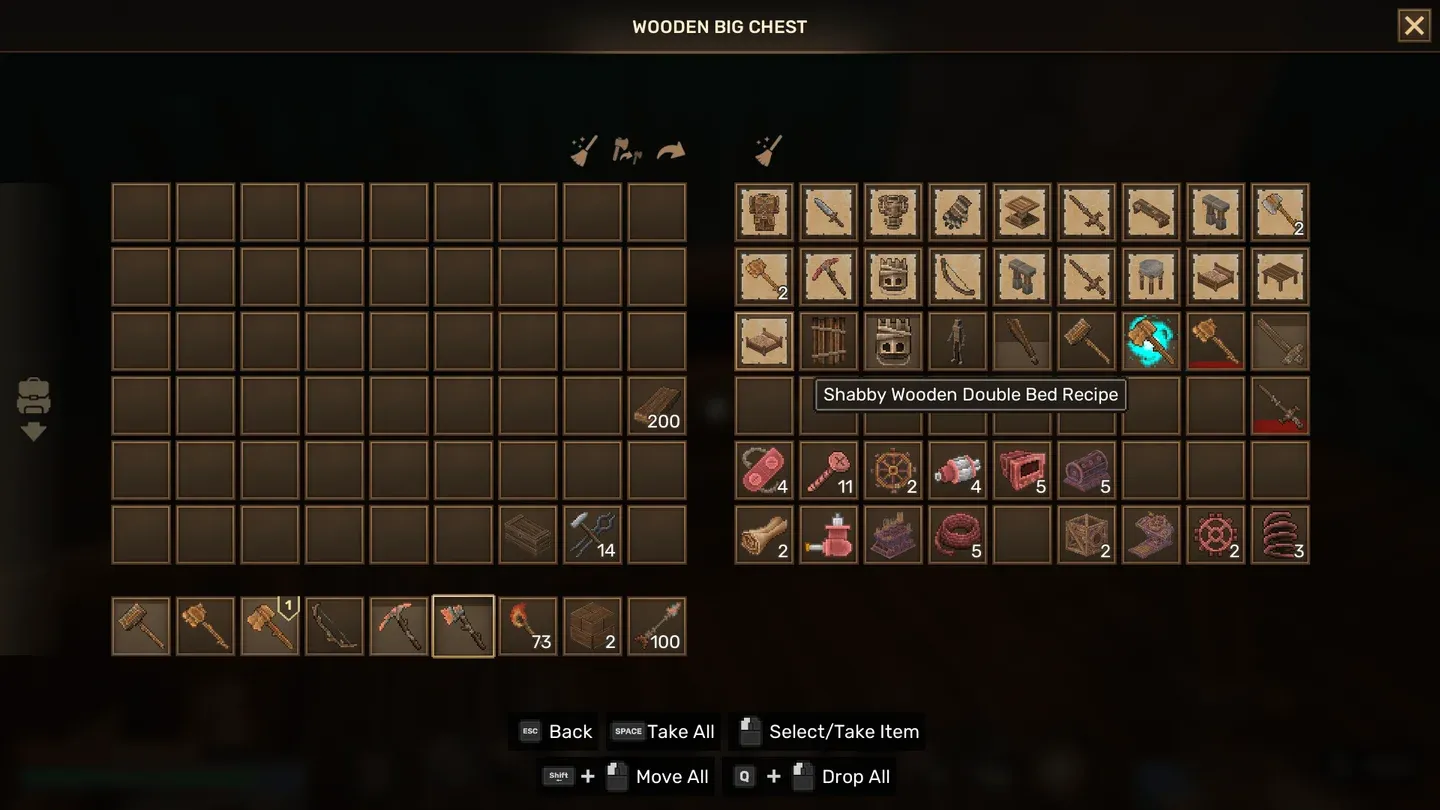Choose the arrow stack of 100 in hotbar
1440x810 pixels.
click(x=657, y=626)
